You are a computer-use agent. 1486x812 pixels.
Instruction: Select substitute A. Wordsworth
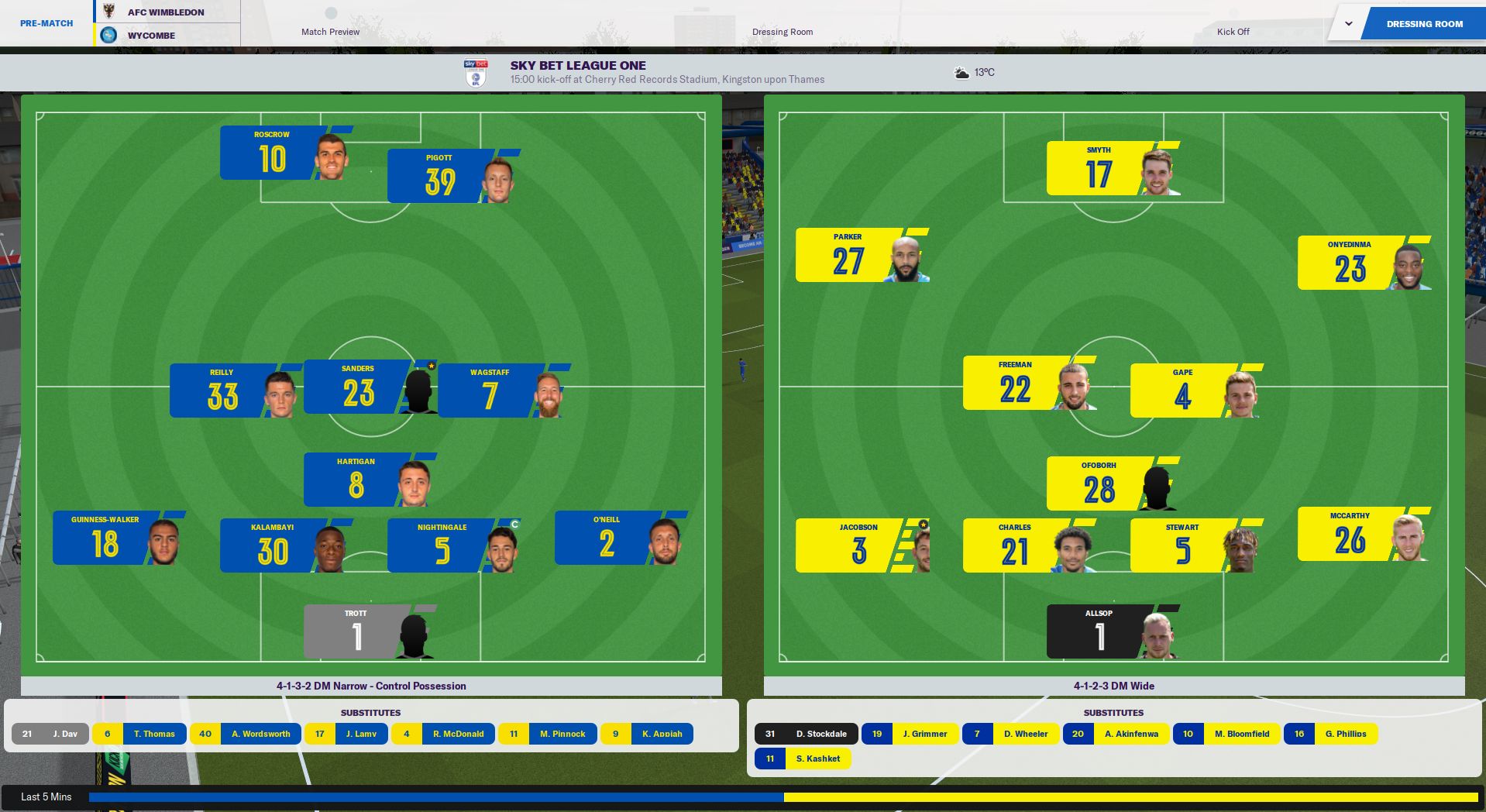click(x=260, y=734)
